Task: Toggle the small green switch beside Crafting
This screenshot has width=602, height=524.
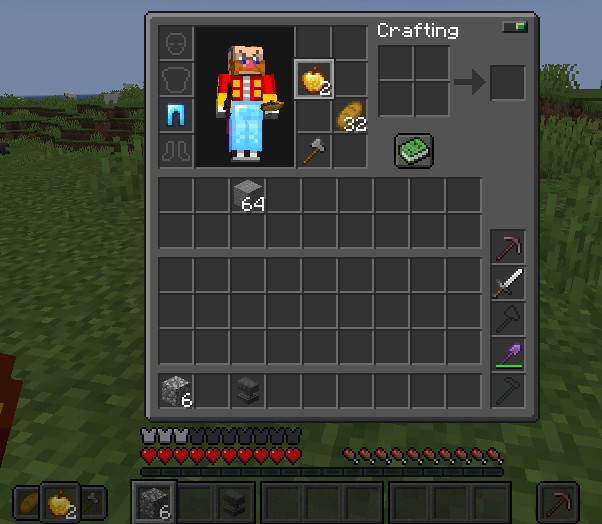Action: coord(514,28)
